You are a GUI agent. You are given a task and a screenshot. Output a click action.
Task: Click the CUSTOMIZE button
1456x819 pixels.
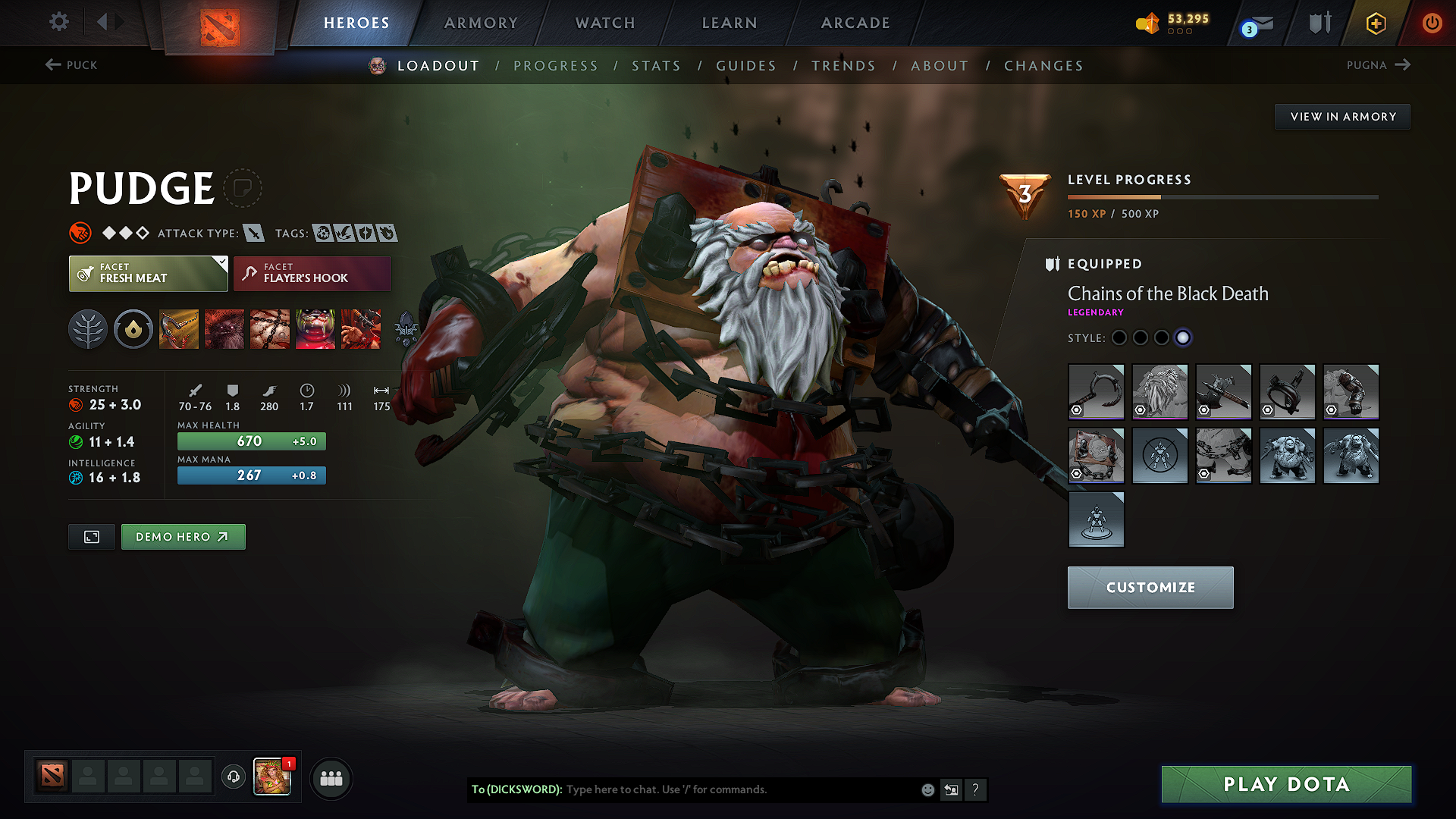tap(1150, 587)
